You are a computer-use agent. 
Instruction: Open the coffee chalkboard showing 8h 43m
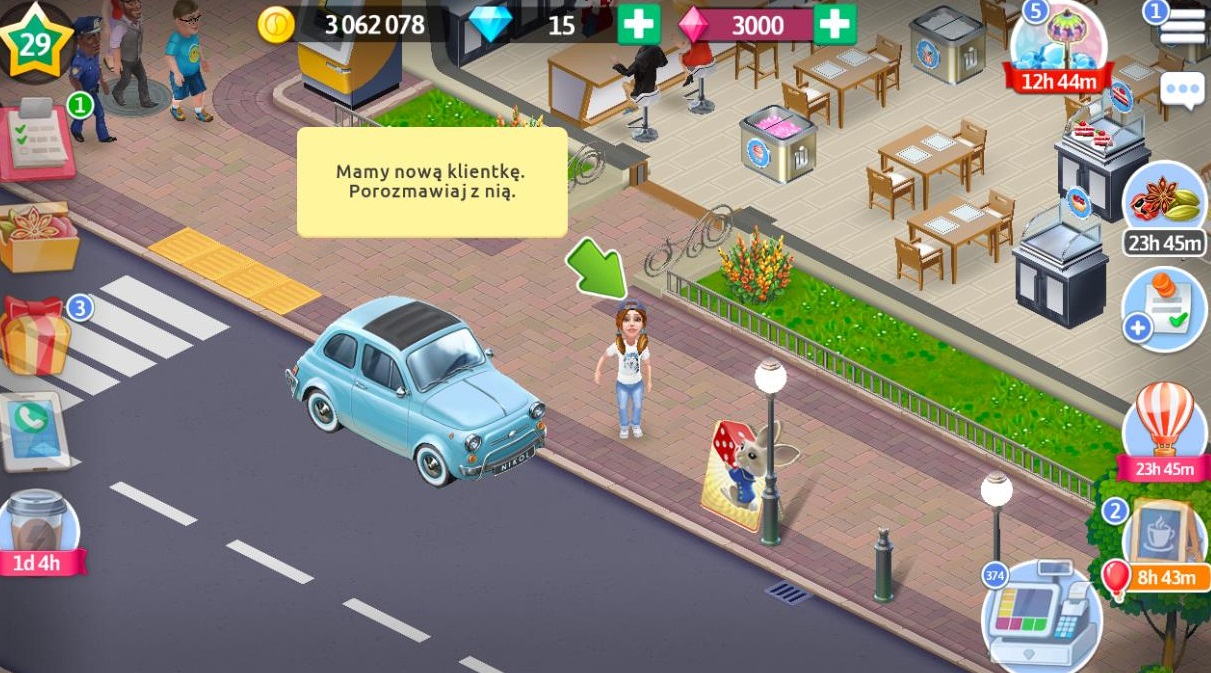pyautogui.click(x=1163, y=542)
